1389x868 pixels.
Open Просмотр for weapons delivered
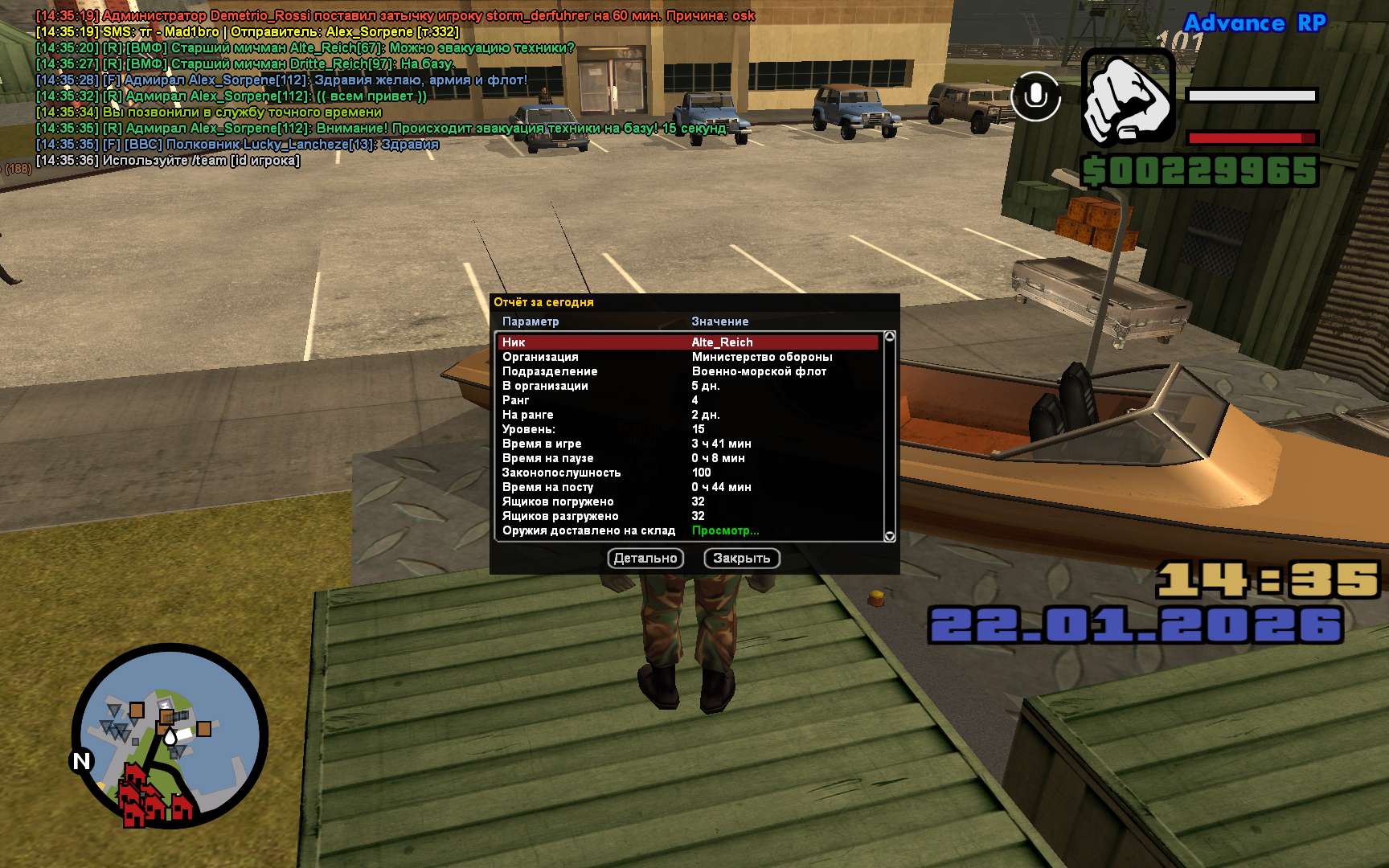[x=725, y=530]
